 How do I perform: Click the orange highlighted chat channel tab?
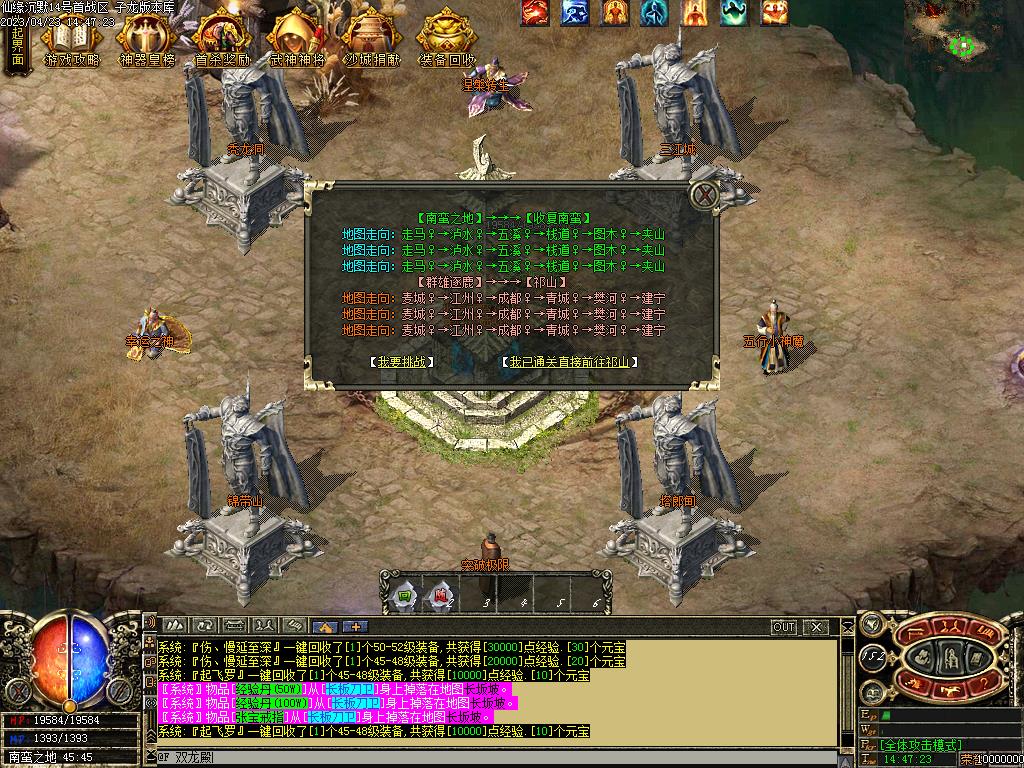click(x=324, y=627)
